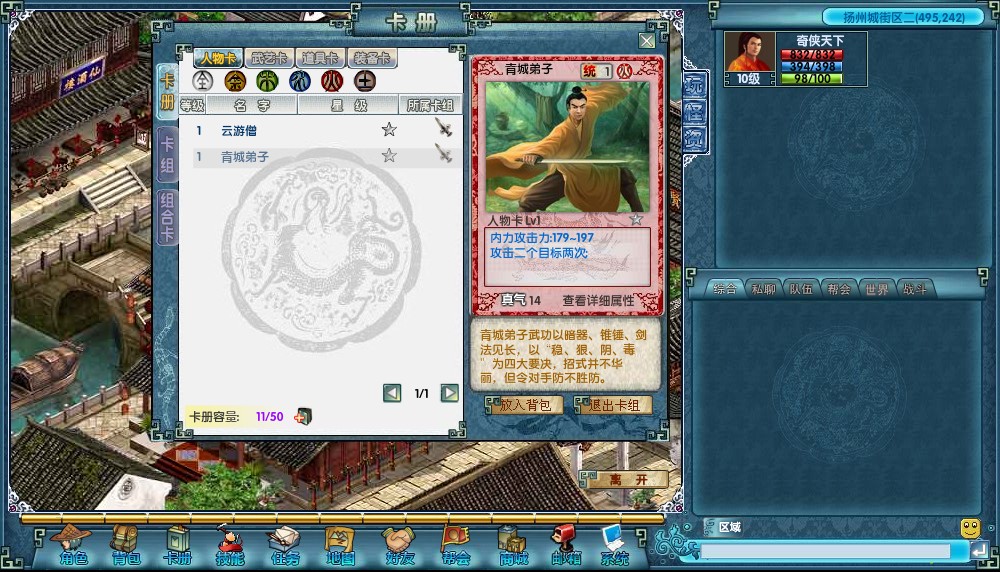Open the 道具卡 card tab
Screen dimensions: 1000x572
coord(320,59)
